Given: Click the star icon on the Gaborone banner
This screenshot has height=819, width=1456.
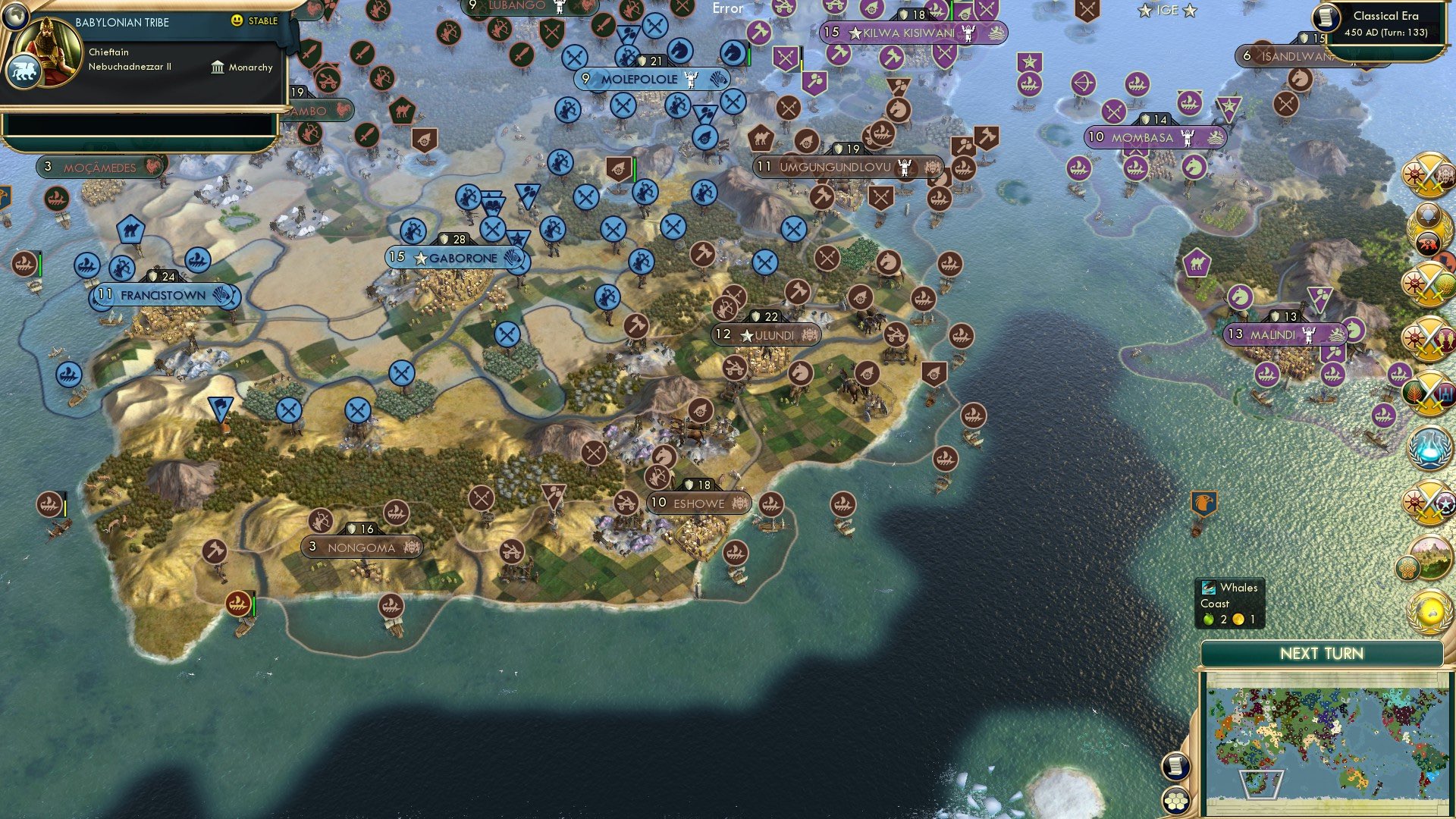Looking at the screenshot, I should point(419,258).
